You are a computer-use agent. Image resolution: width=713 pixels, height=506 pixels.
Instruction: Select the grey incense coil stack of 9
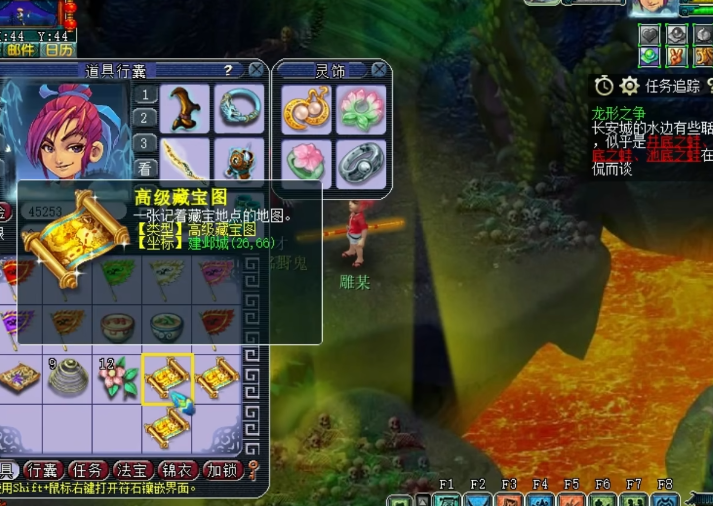click(67, 378)
